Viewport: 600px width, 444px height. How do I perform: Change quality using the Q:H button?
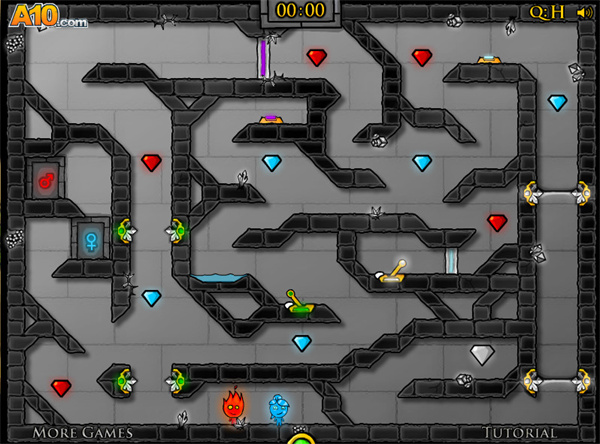point(547,12)
